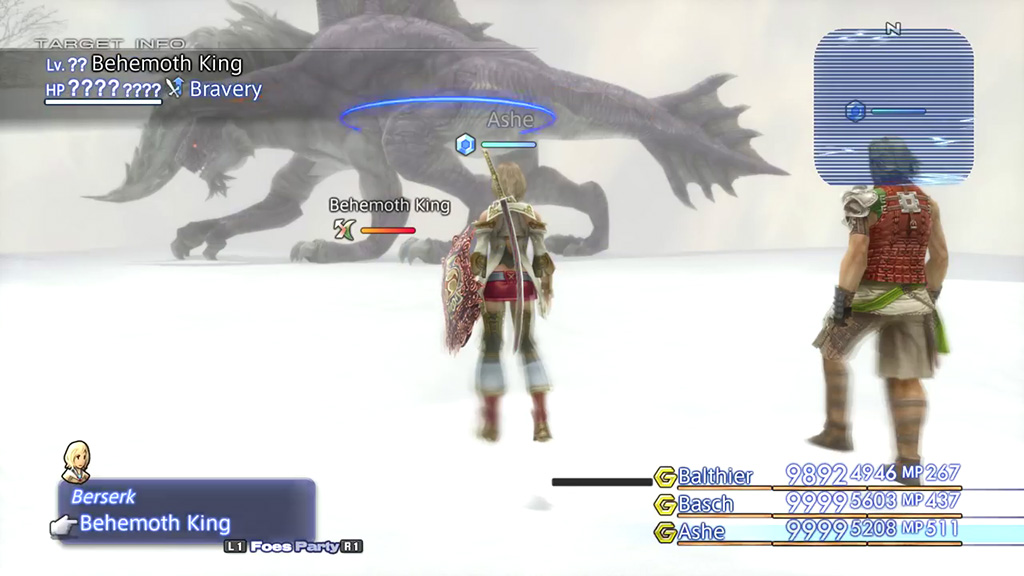1024x576 pixels.
Task: Choose Basch from the party list
Action: (706, 503)
